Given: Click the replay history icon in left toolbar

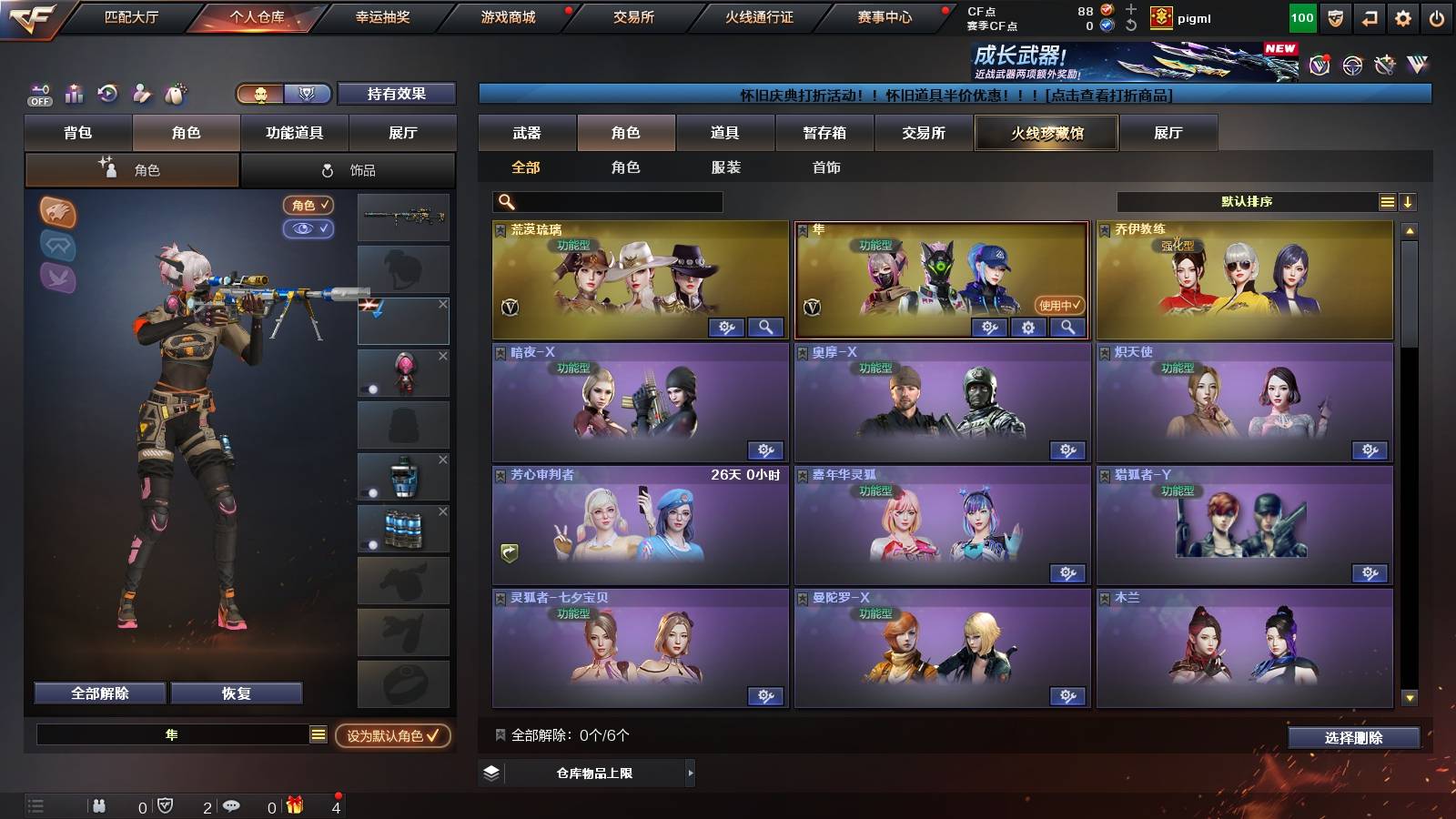Looking at the screenshot, I should [108, 92].
